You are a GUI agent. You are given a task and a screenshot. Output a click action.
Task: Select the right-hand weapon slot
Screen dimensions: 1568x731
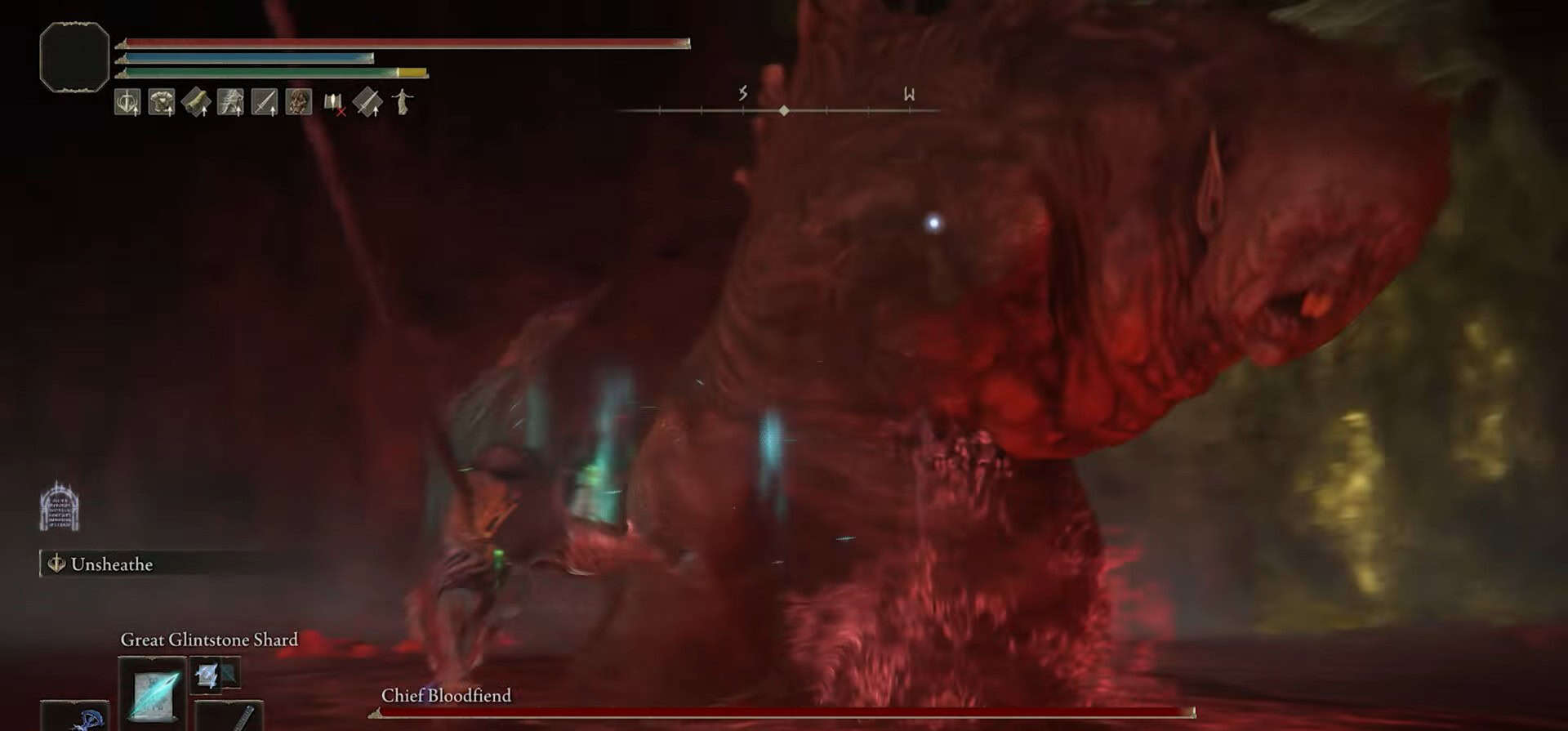pyautogui.click(x=230, y=716)
